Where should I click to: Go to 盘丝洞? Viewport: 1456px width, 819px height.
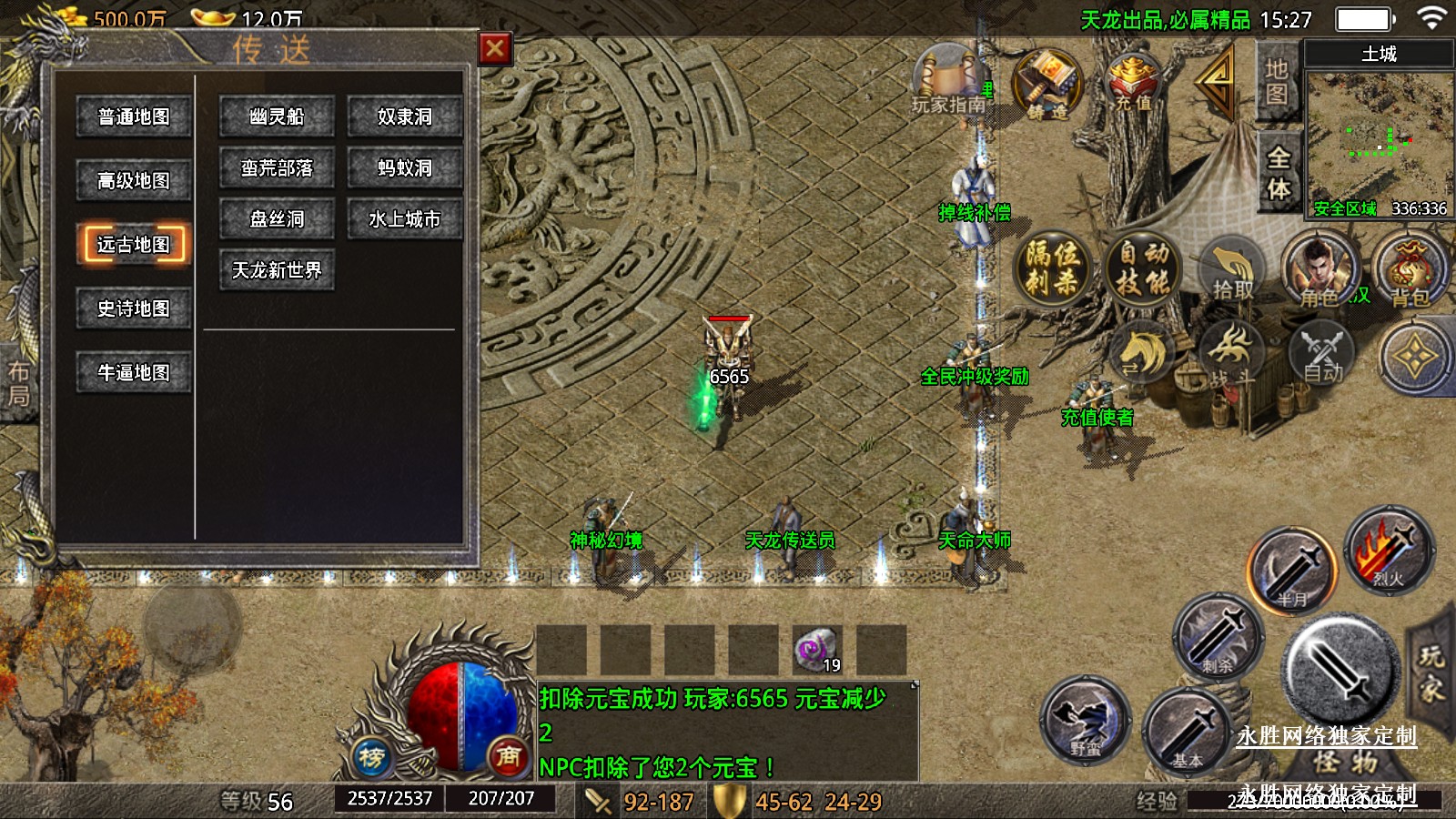277,219
